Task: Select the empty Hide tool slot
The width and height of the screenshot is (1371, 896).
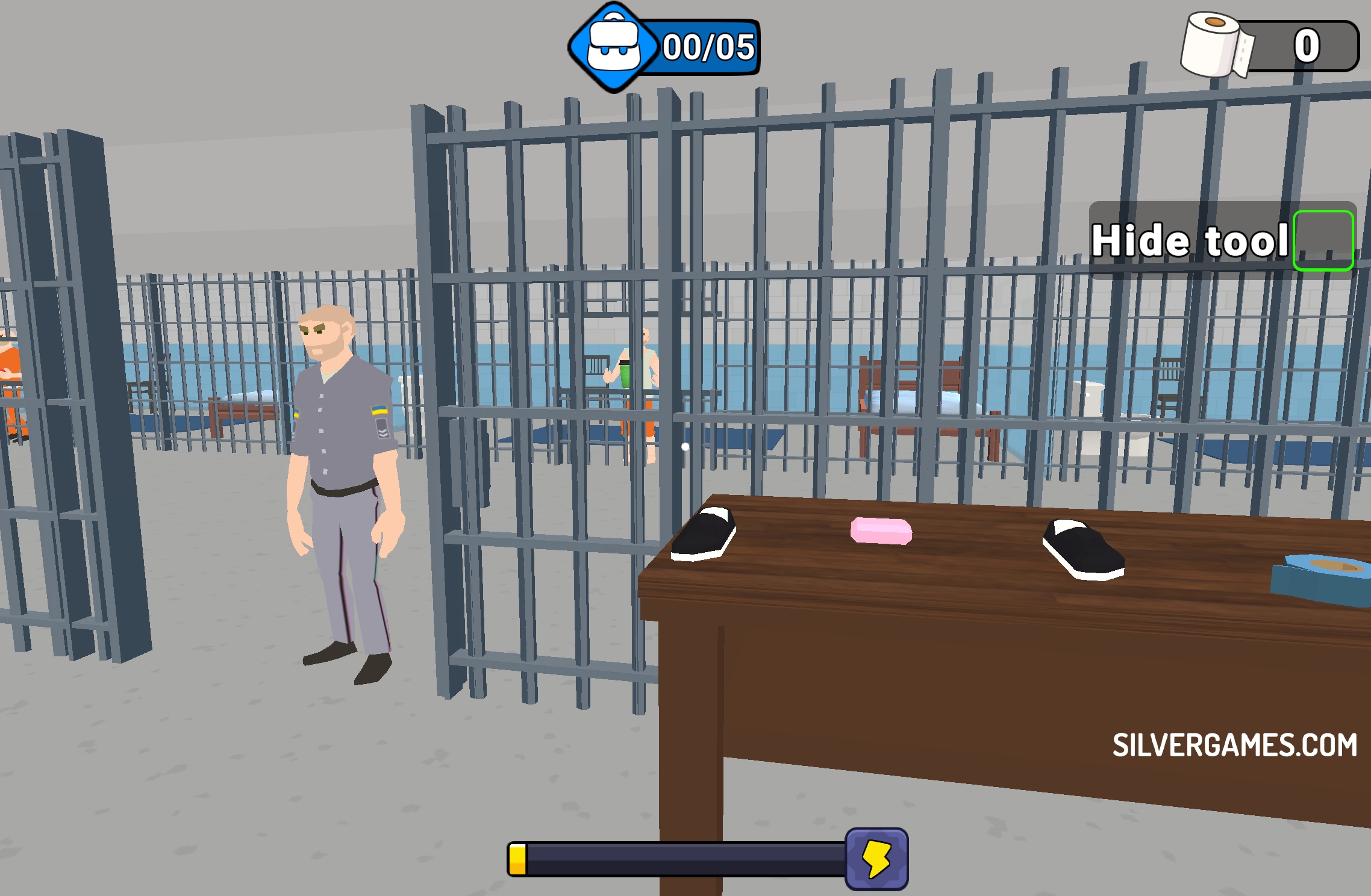Action: (x=1323, y=240)
